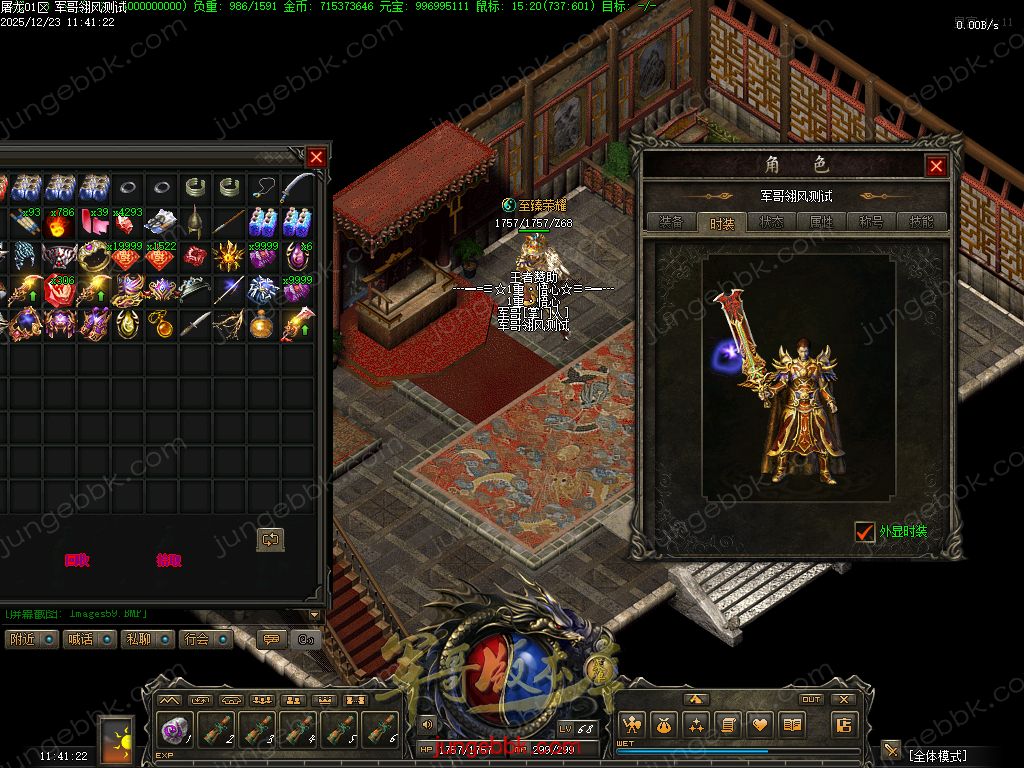Screen dimensions: 1024x768
Task: Choose the silver necklace inventory slot
Action: pyautogui.click(x=264, y=187)
